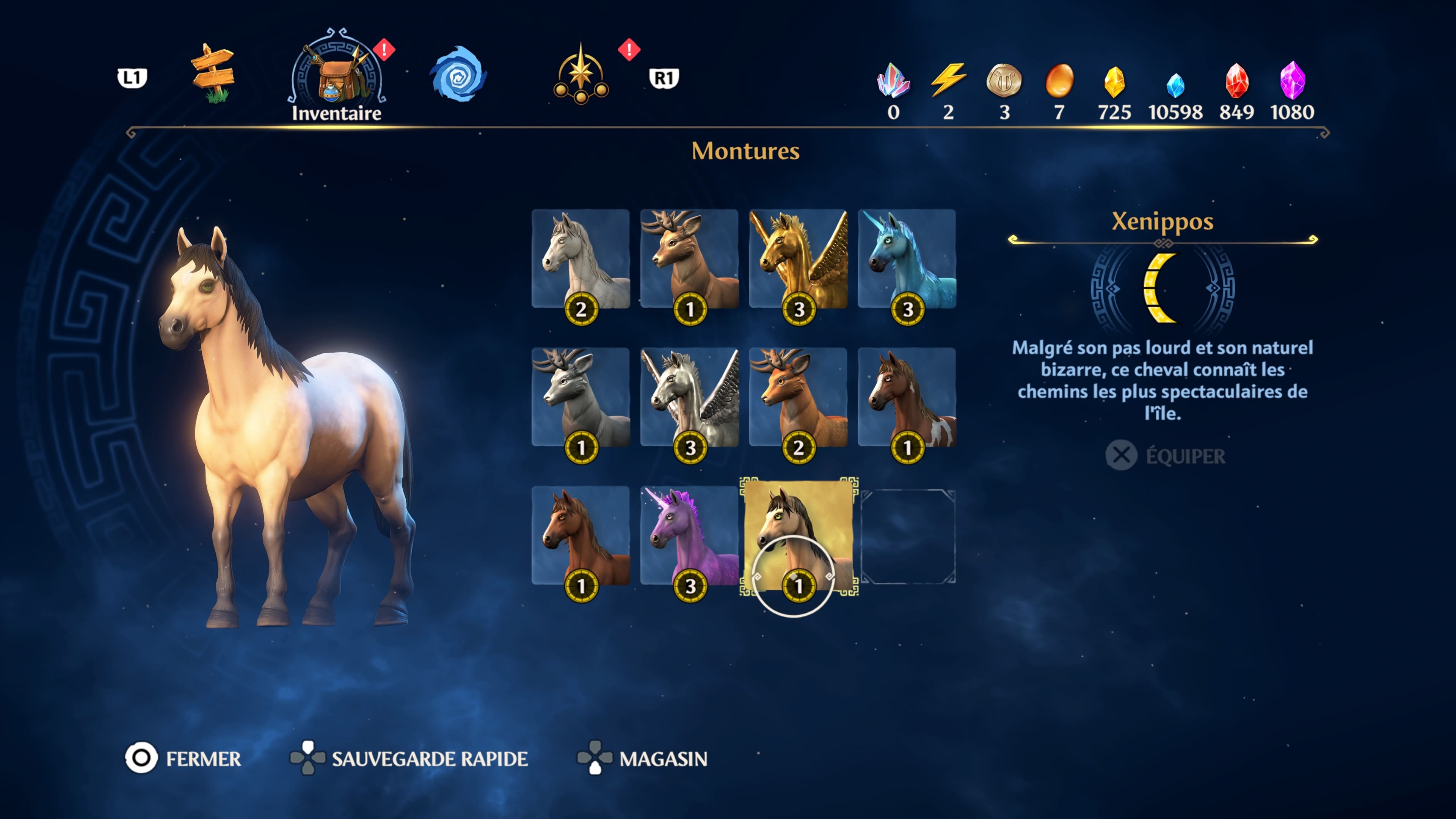Select the highlighted Xenippos mount tile
This screenshot has height=819, width=1456.
click(x=797, y=535)
